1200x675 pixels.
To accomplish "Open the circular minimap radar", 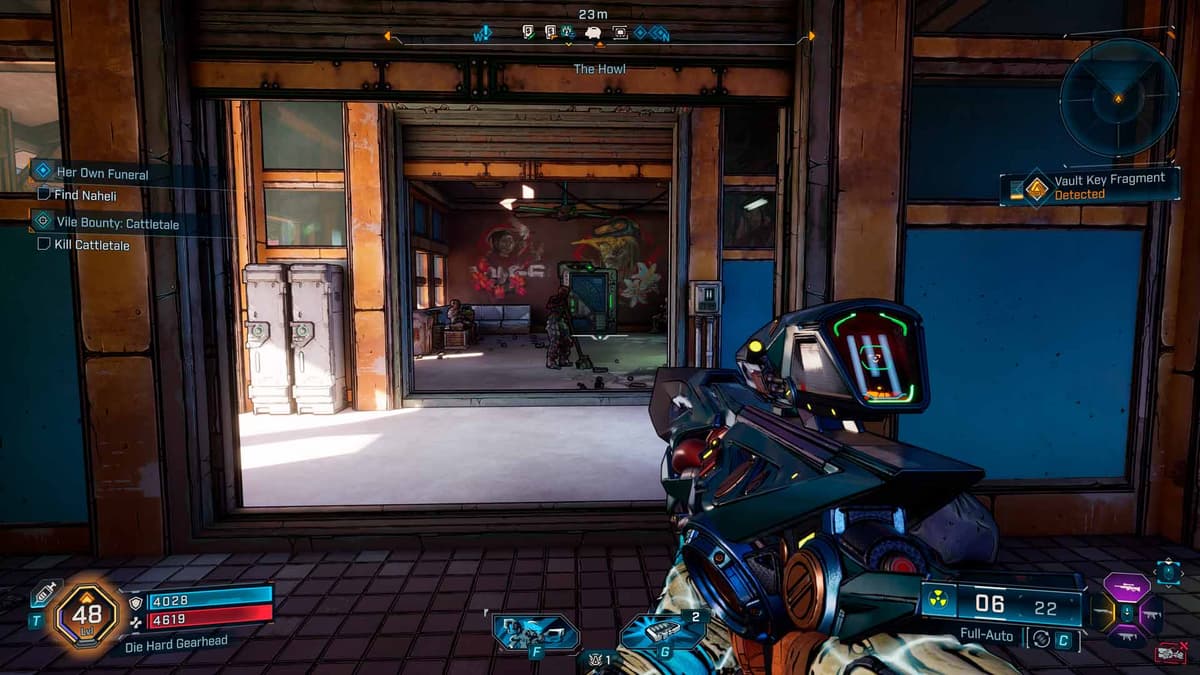I will (1118, 97).
